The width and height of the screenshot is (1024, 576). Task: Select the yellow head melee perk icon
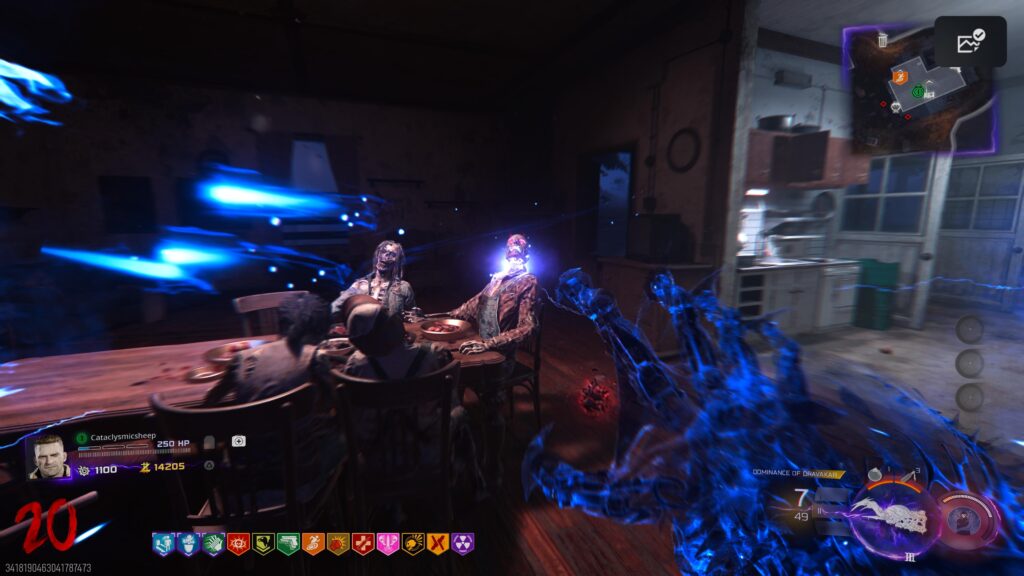[x=412, y=544]
